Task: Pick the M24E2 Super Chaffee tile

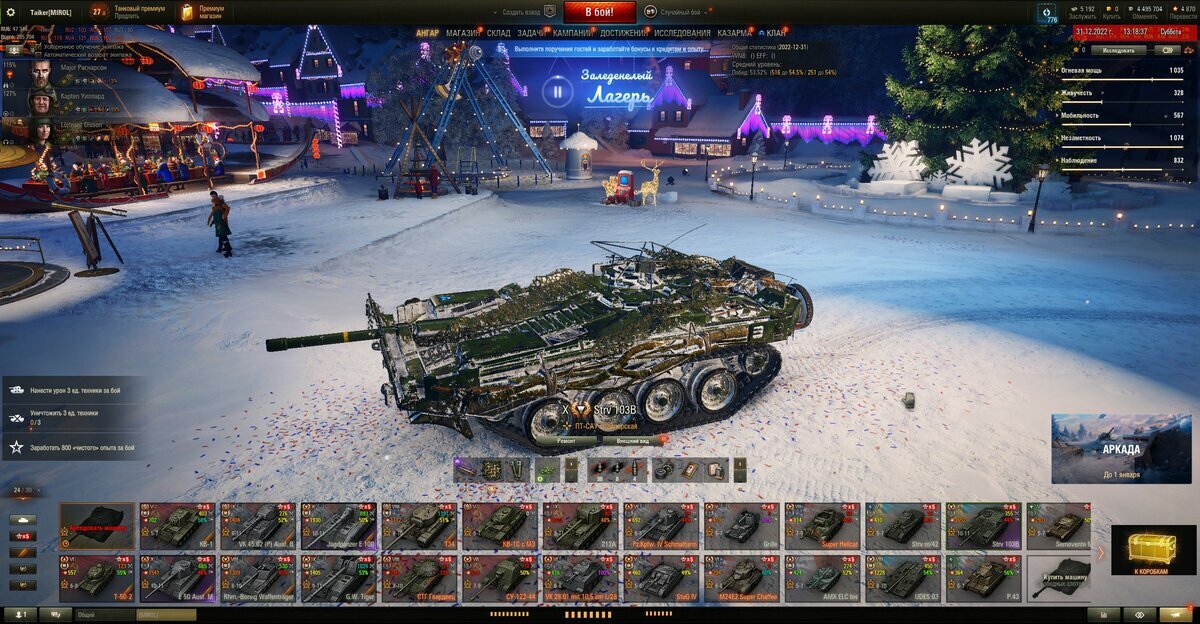Action: tap(742, 579)
